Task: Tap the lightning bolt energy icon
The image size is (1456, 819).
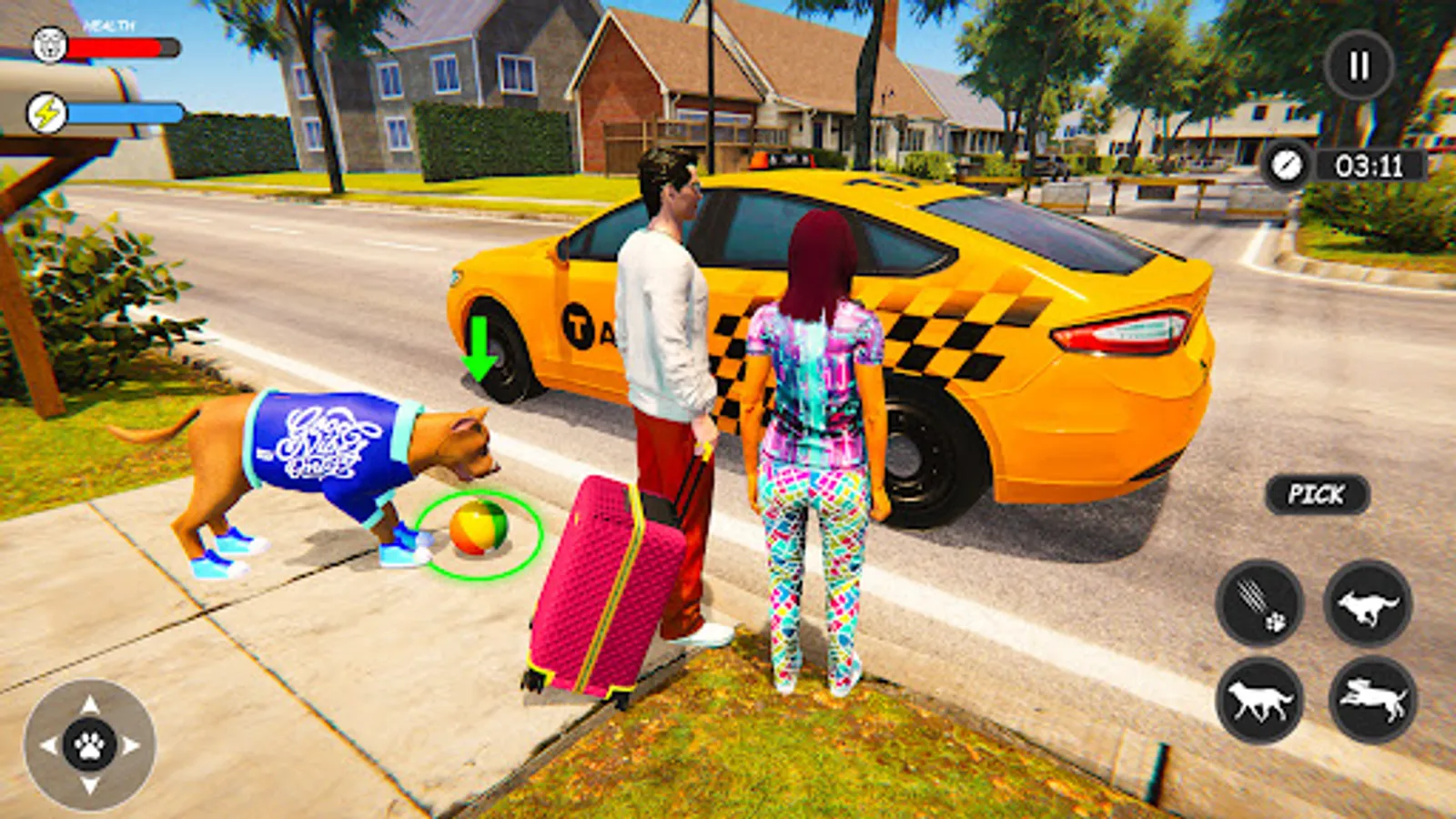Action: (46, 111)
